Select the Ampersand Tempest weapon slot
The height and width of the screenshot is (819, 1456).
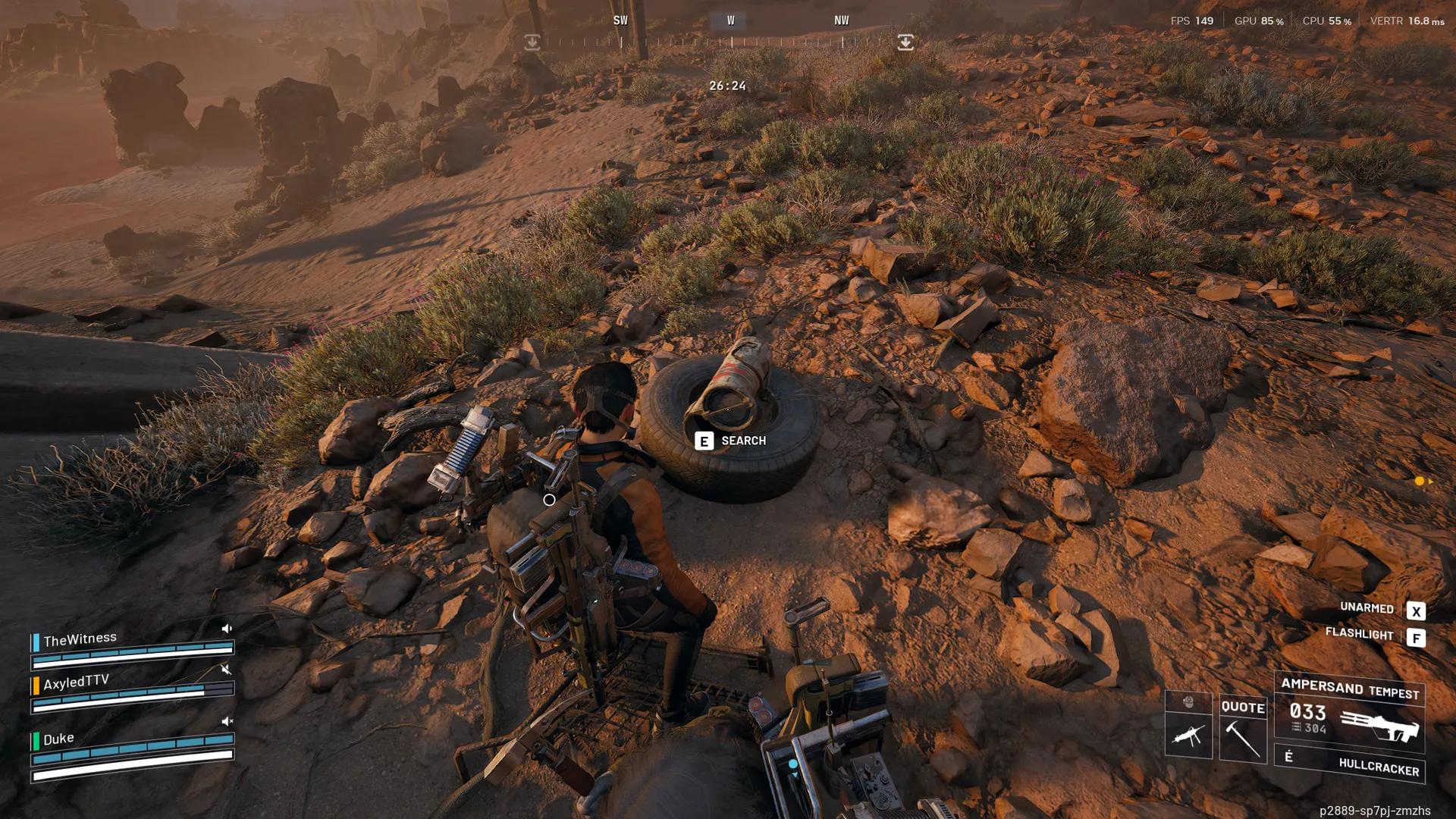tap(1350, 713)
